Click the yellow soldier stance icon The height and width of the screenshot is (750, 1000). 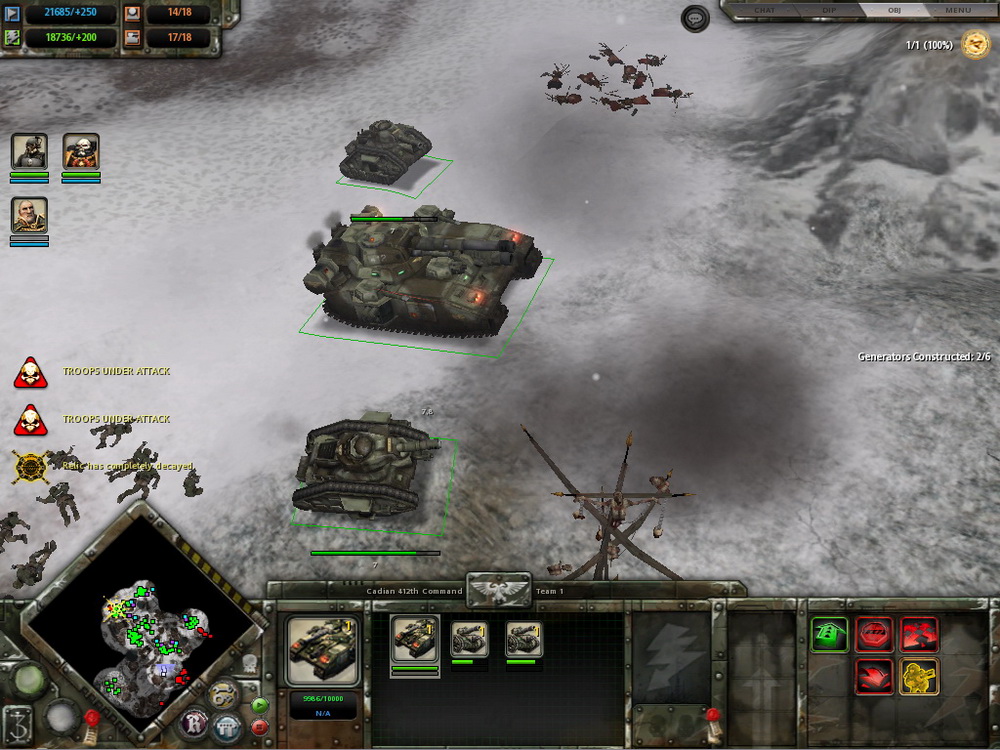click(x=918, y=677)
